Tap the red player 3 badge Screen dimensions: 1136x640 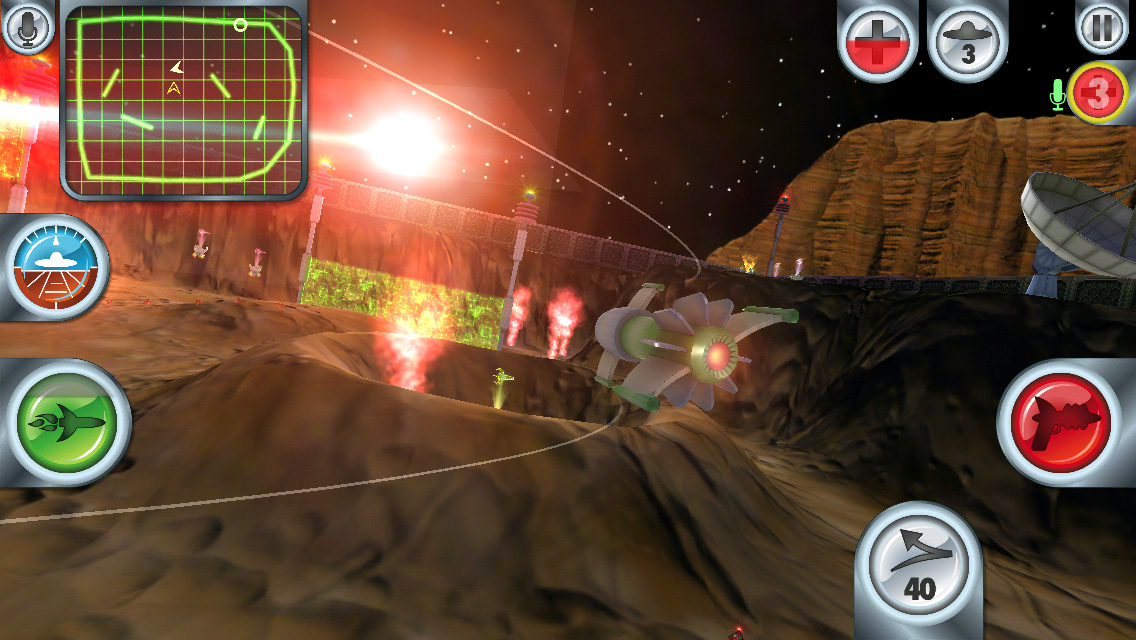pyautogui.click(x=1099, y=94)
